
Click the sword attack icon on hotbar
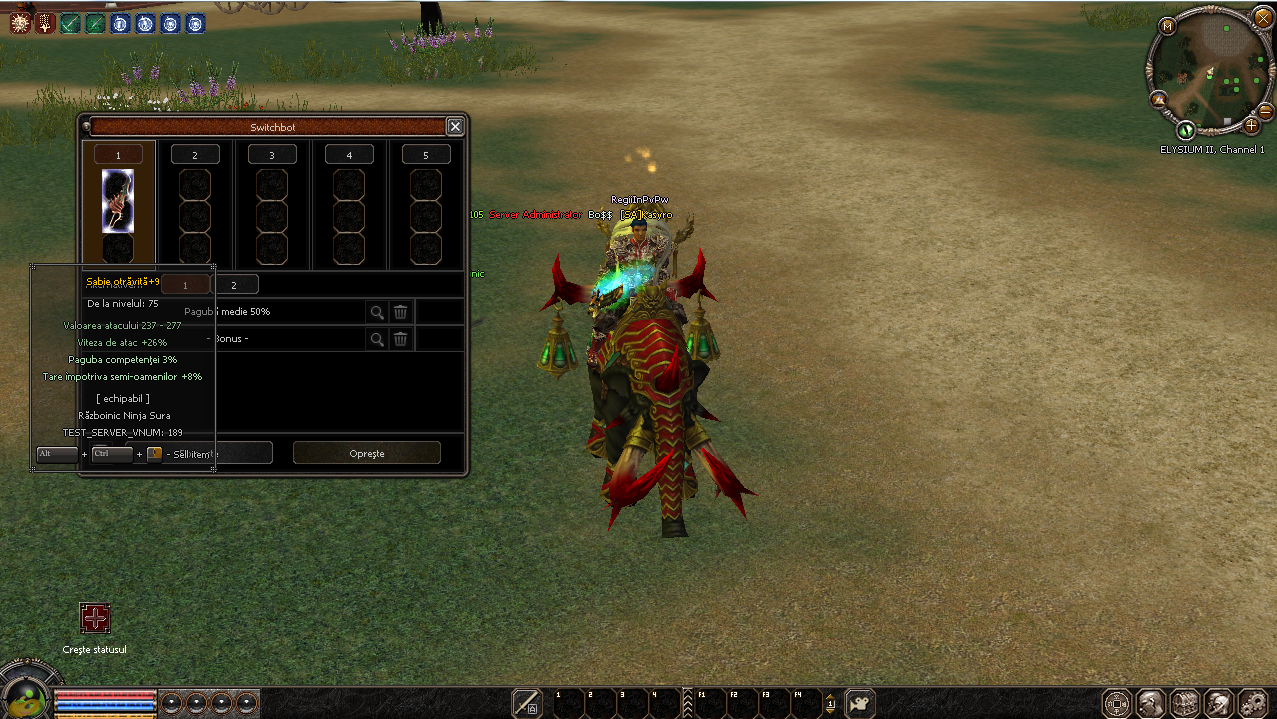[x=527, y=703]
